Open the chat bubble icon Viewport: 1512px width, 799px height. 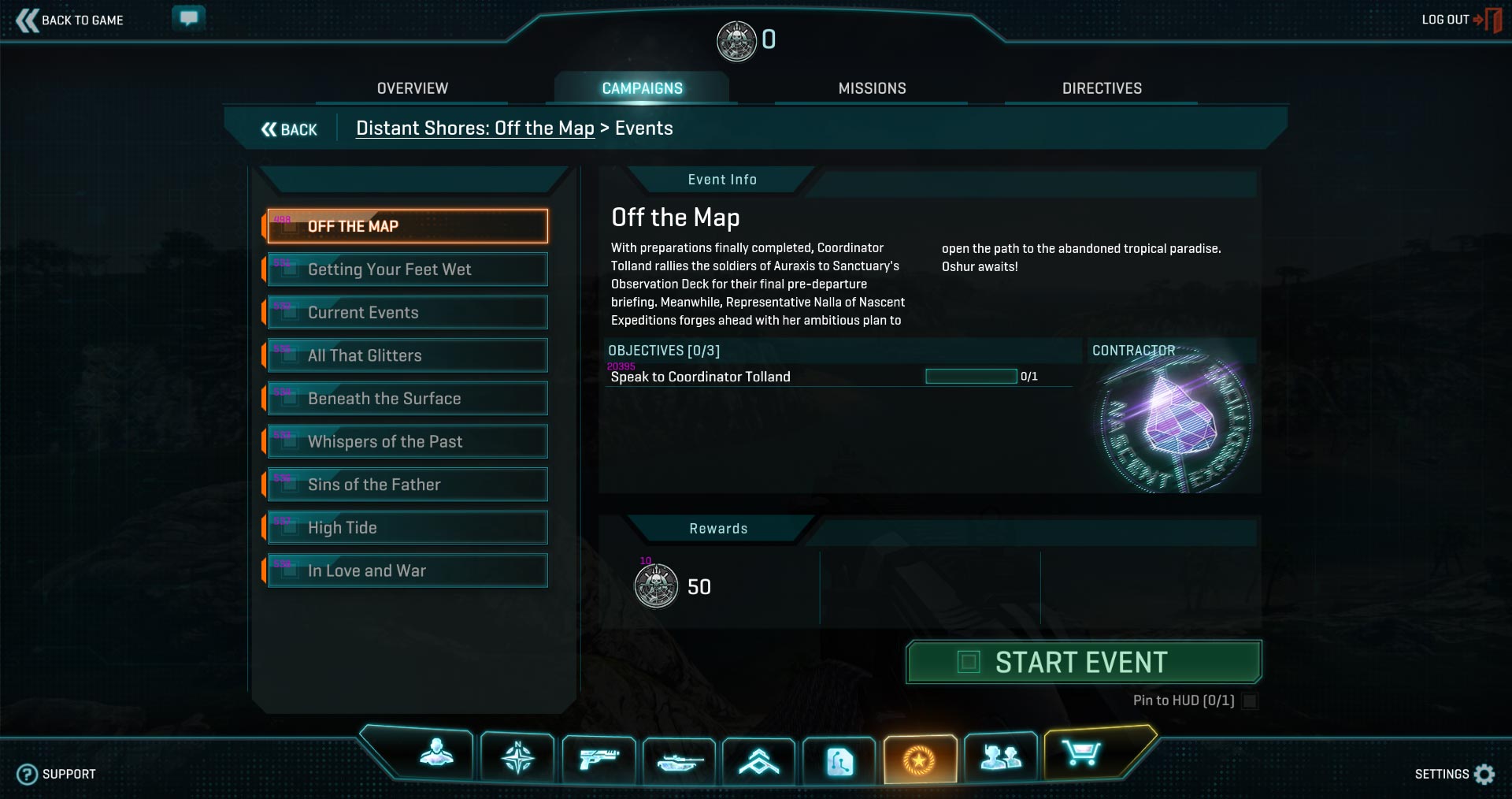(188, 18)
